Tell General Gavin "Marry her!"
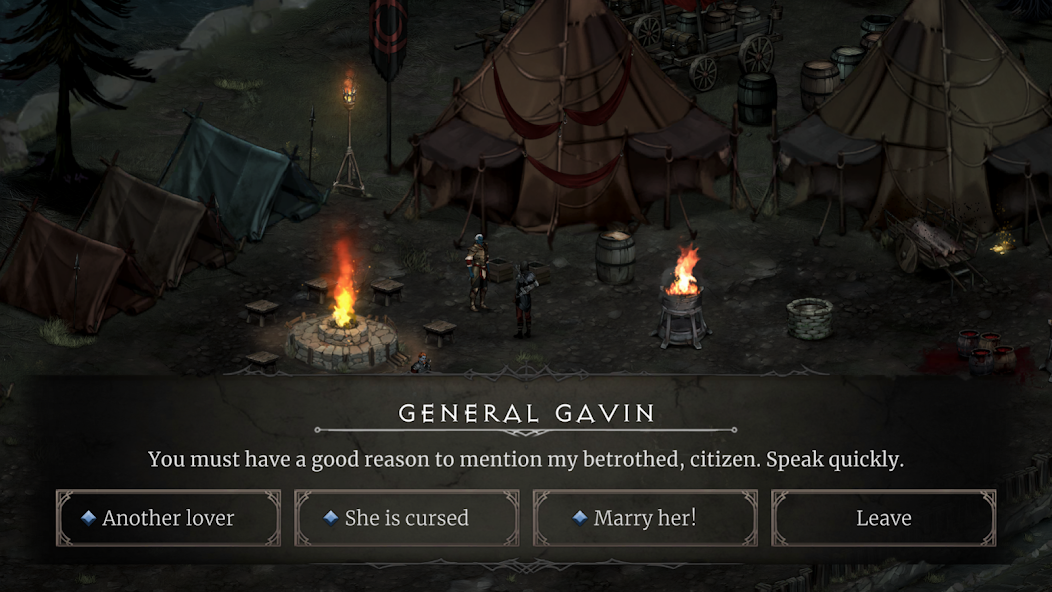This screenshot has width=1052, height=592. click(x=645, y=518)
